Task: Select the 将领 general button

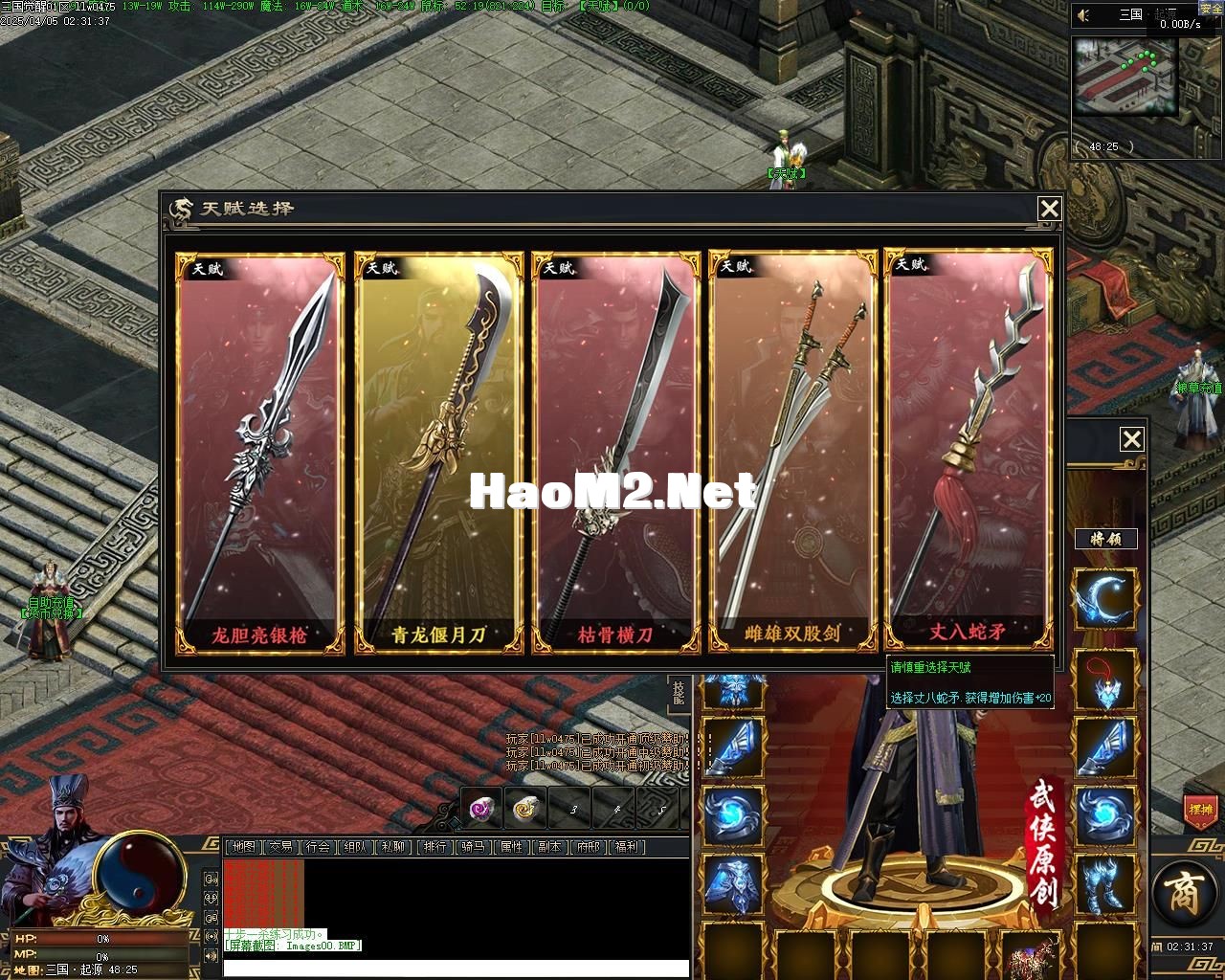Action: [x=1105, y=539]
